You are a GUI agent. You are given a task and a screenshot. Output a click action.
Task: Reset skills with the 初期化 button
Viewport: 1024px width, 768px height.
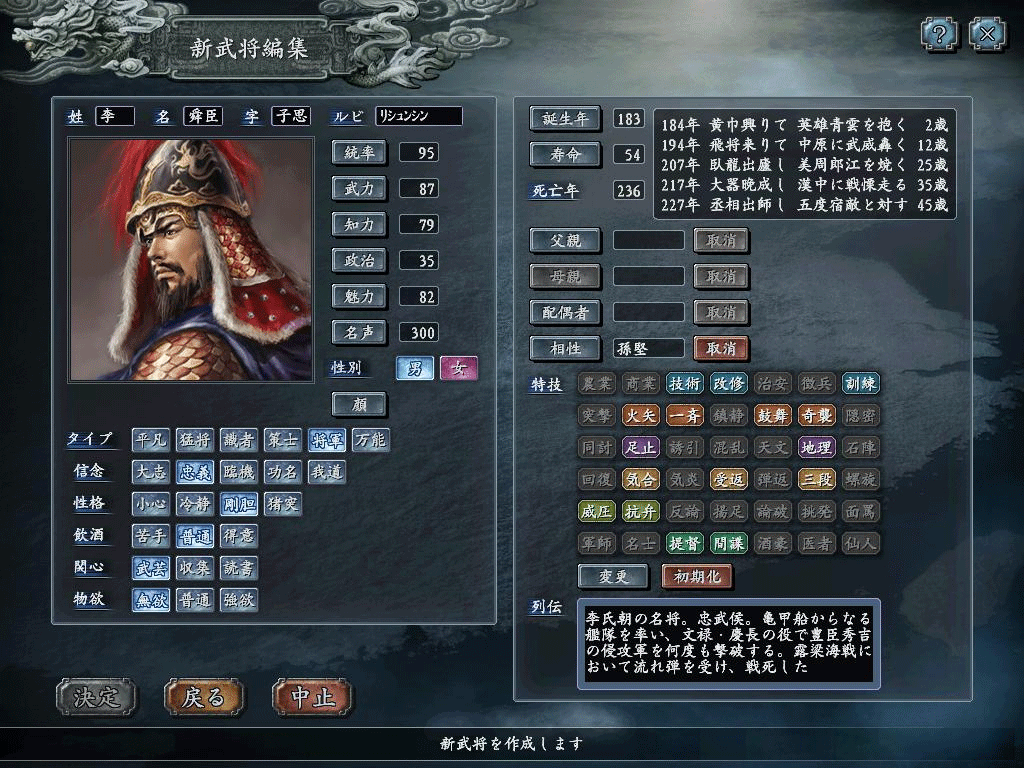[x=697, y=577]
